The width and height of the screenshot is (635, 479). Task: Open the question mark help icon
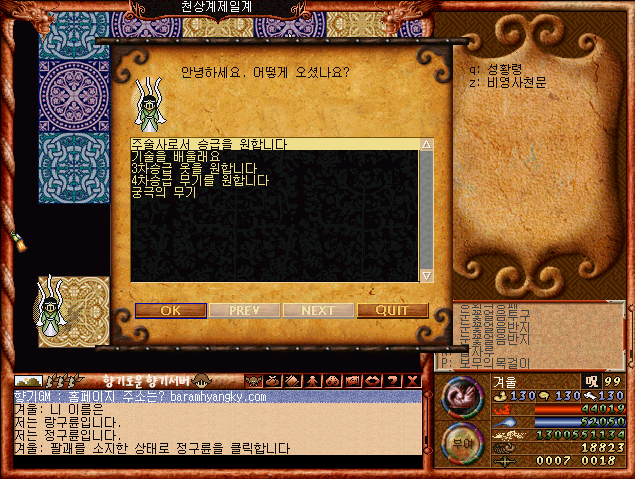pos(392,381)
